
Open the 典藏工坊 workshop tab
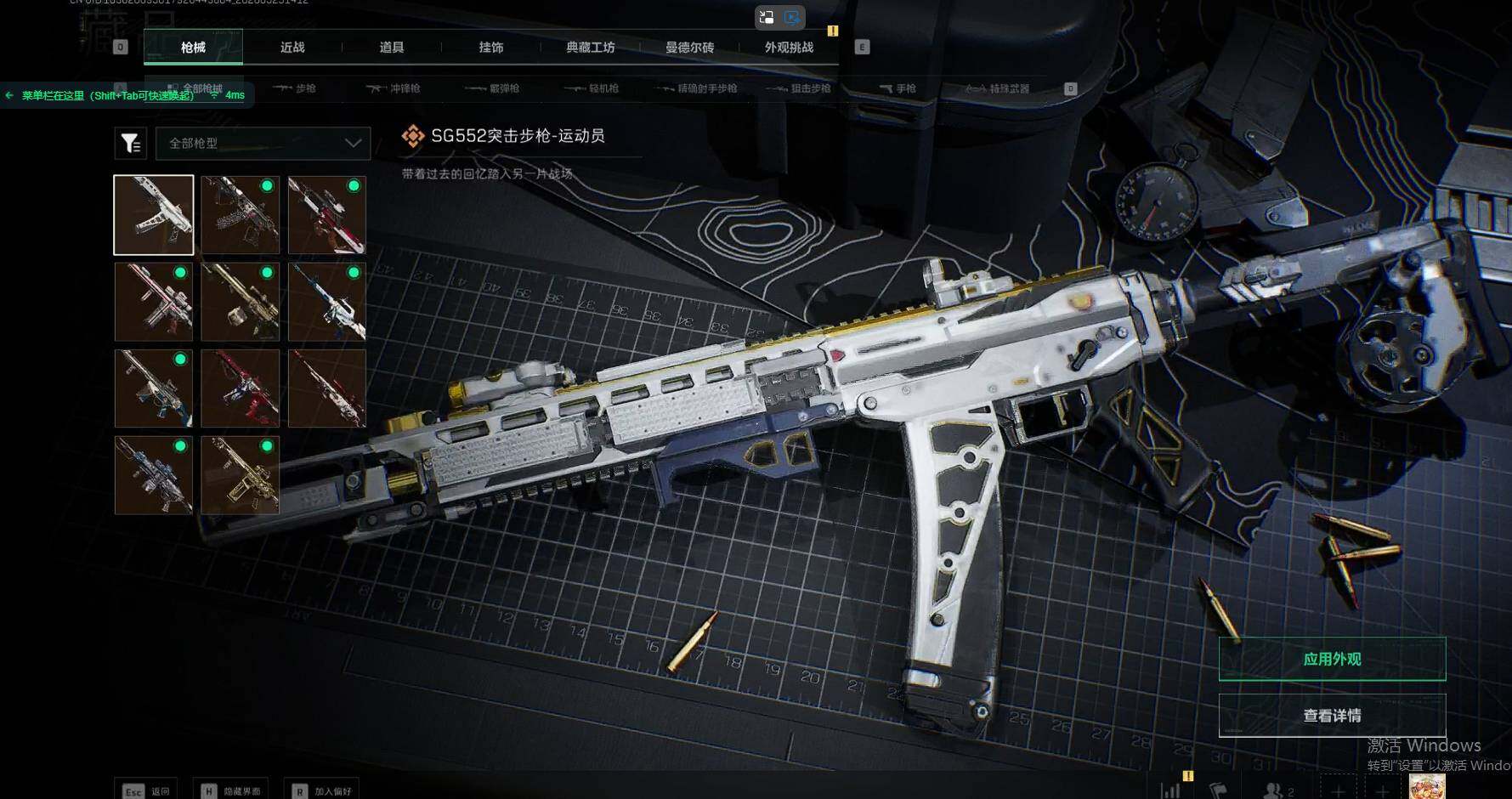[x=591, y=48]
